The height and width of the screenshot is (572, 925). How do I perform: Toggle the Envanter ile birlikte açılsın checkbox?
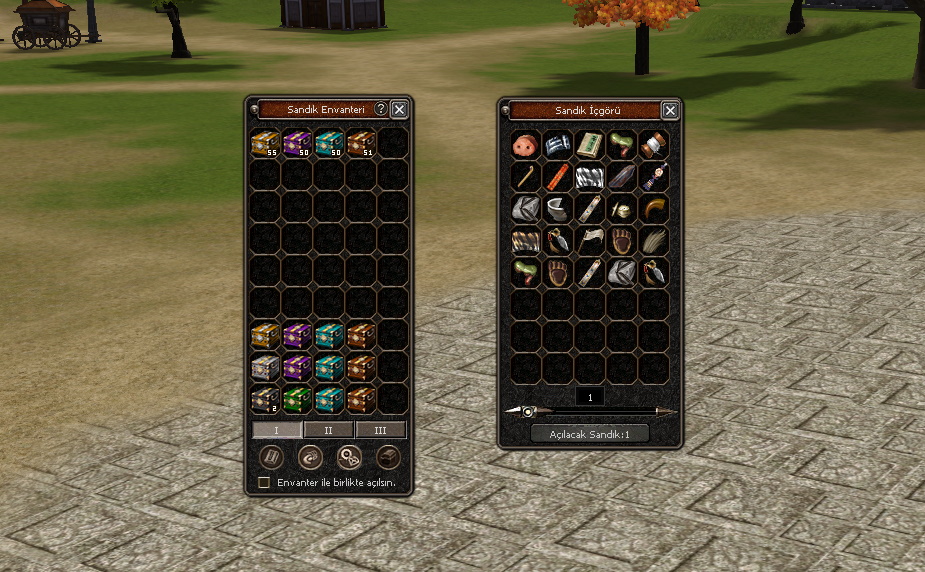point(264,482)
